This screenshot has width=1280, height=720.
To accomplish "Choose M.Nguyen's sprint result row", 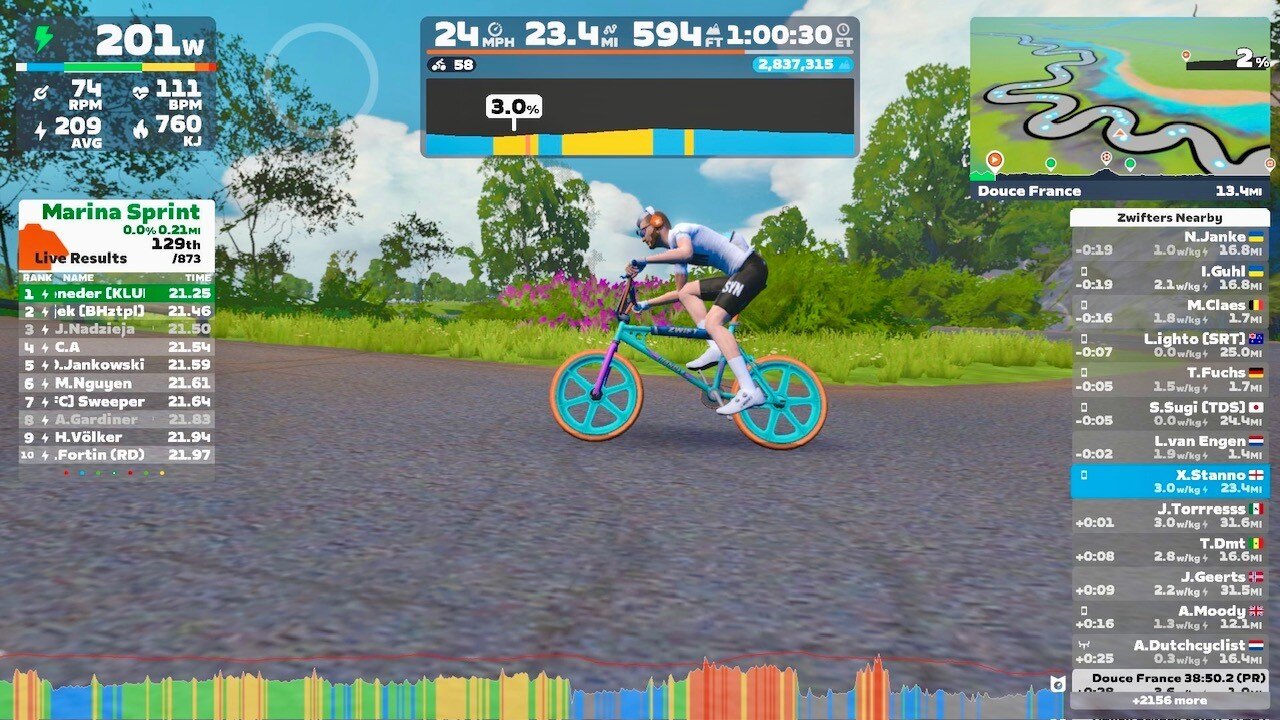I will click(116, 383).
